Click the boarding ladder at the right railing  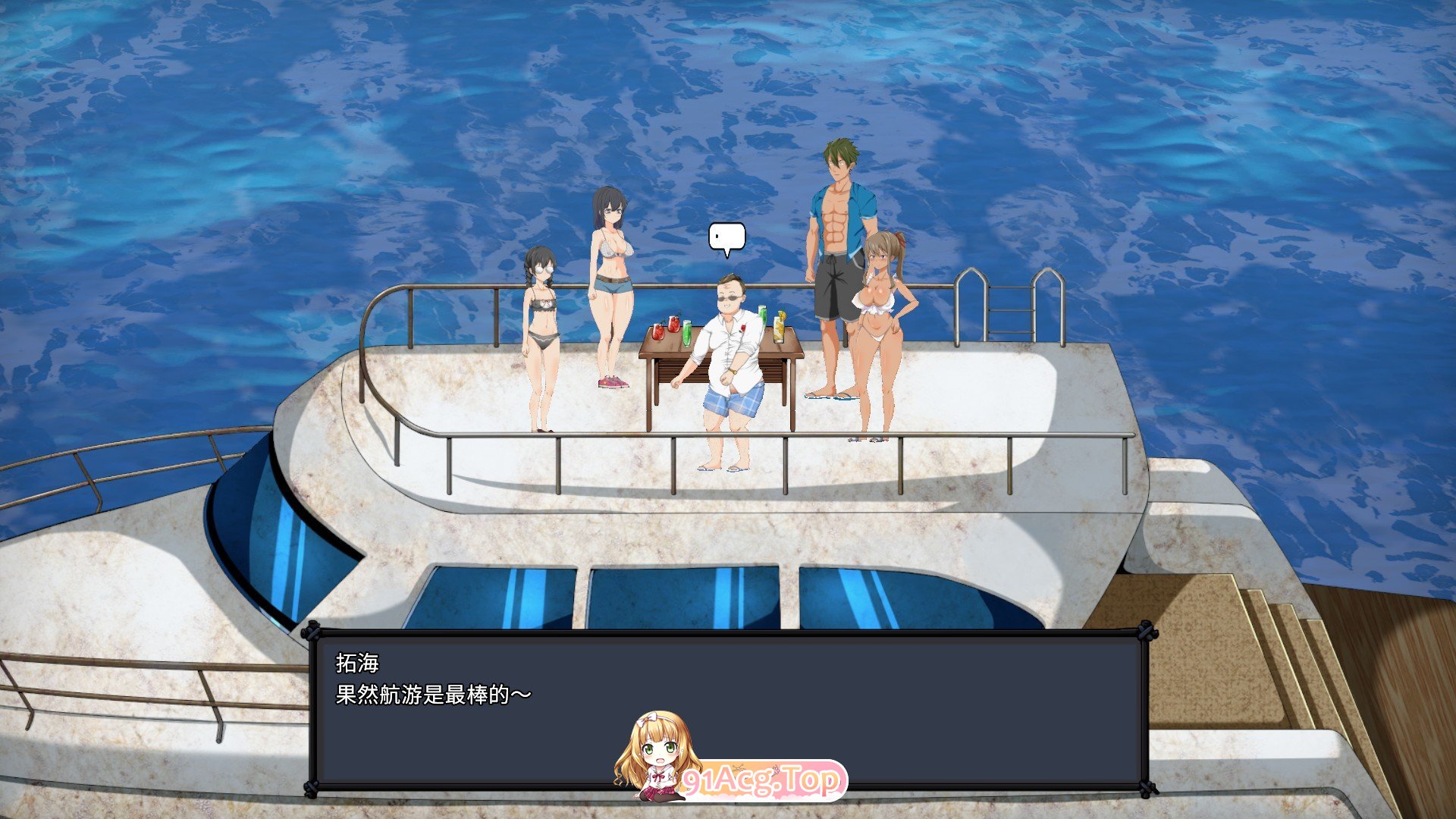tap(1009, 311)
